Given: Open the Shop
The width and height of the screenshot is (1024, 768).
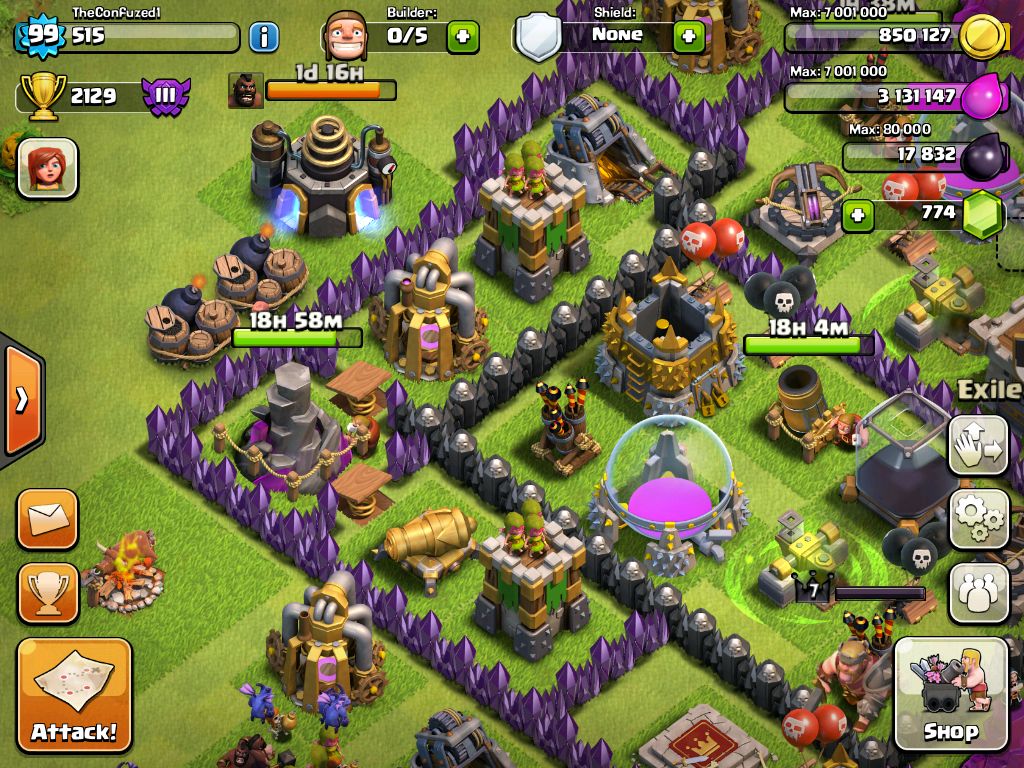Looking at the screenshot, I should coord(950,693).
